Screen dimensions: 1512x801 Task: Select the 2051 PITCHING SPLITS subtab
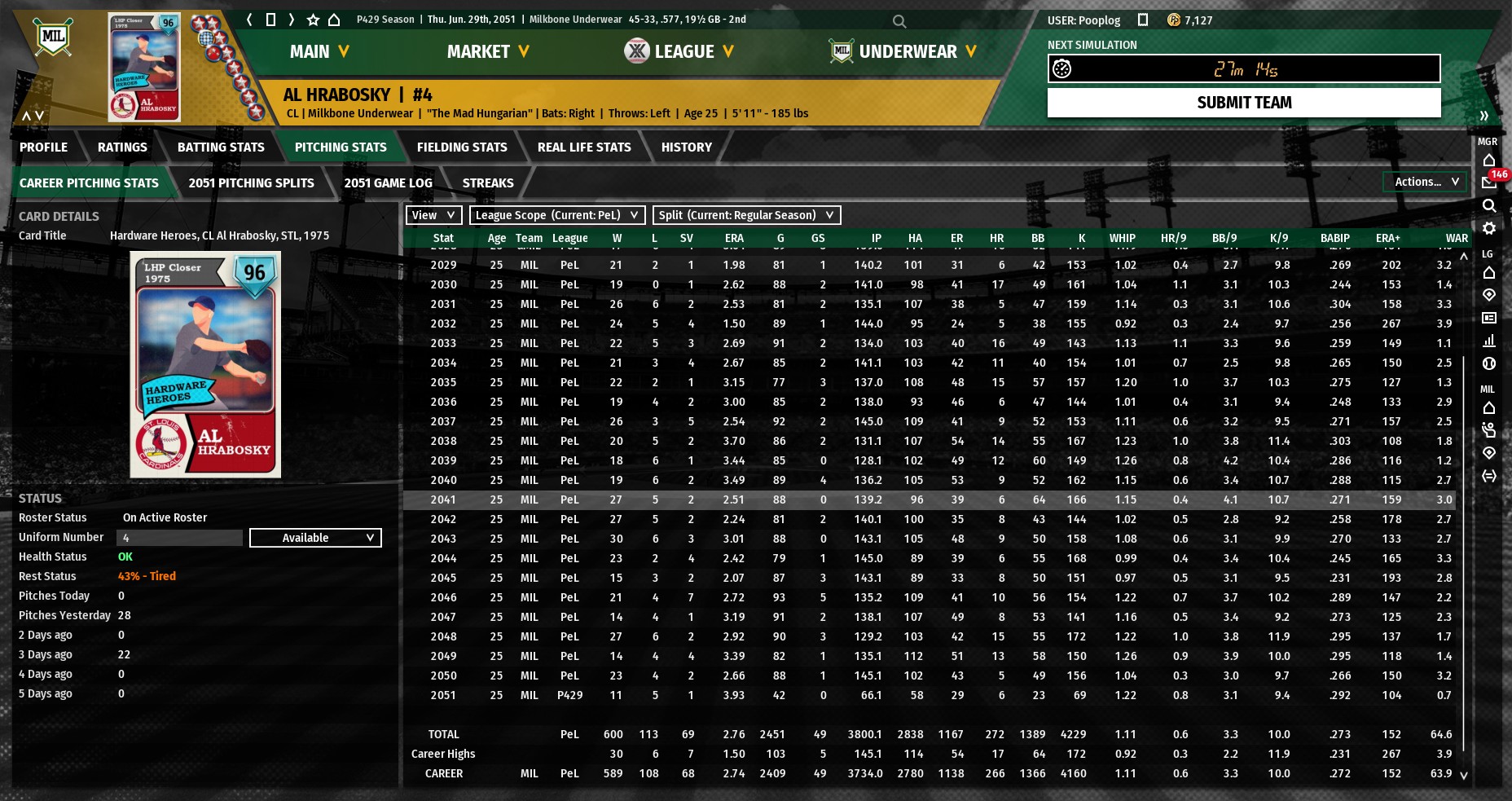[x=251, y=183]
